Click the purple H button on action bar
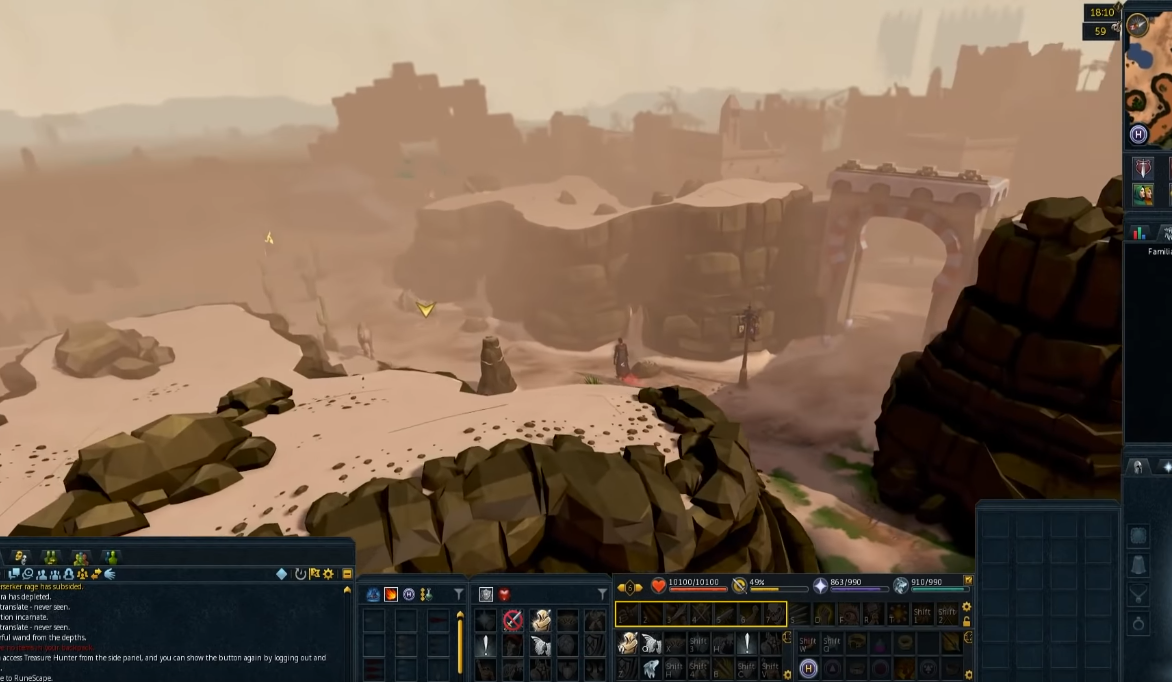This screenshot has height=682, width=1172. (808, 668)
